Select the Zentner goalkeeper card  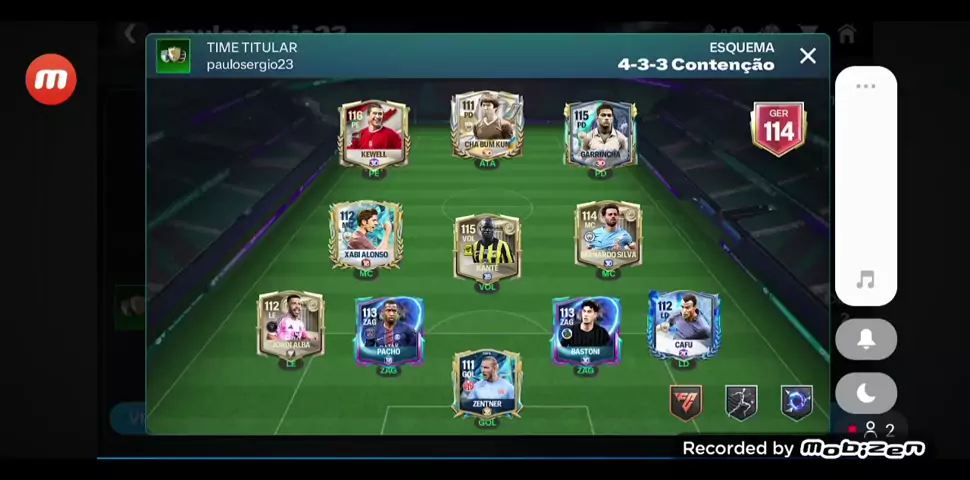[x=487, y=383]
